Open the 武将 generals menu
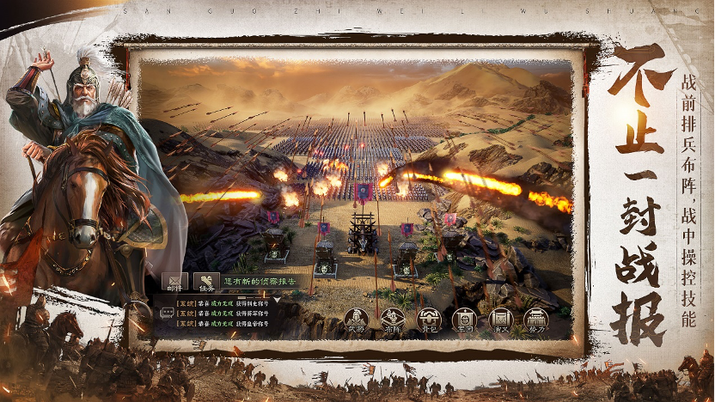Viewport: 715px width, 402px height. point(358,321)
